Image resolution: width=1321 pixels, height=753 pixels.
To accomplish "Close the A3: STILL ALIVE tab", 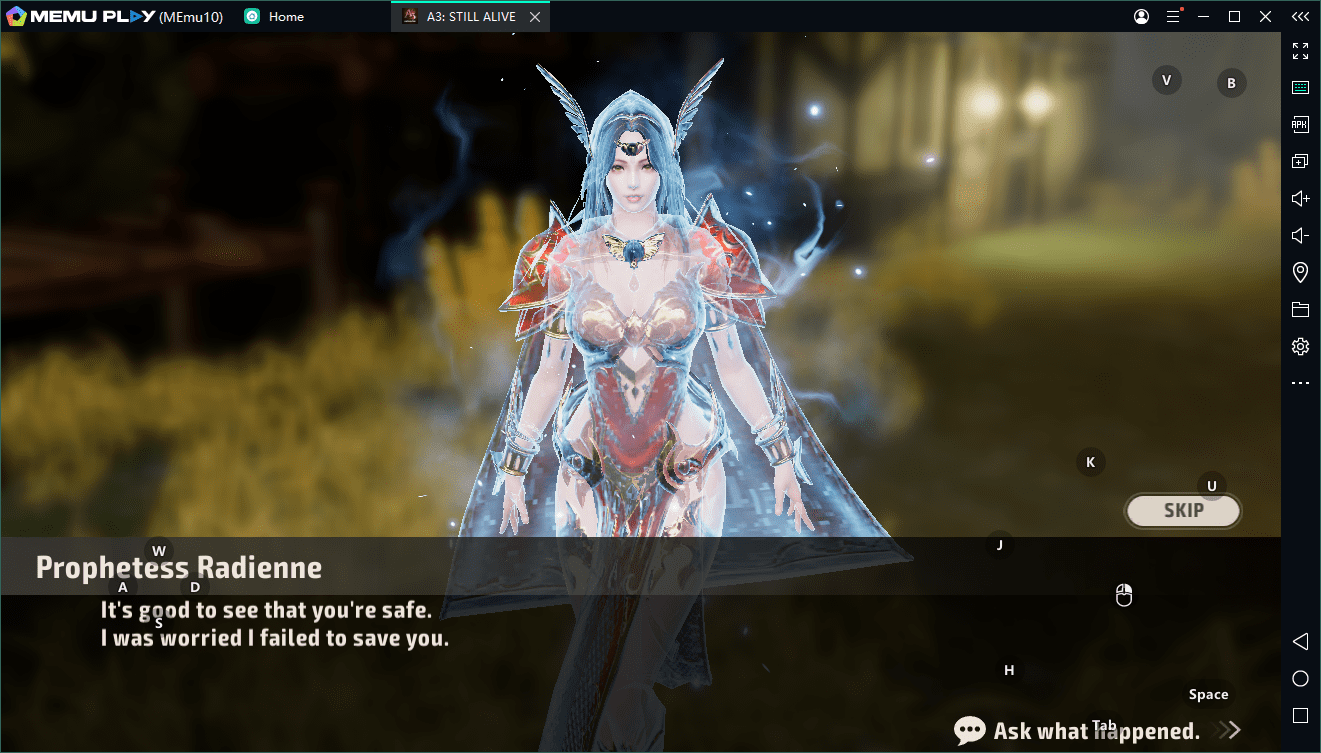I will [x=535, y=17].
